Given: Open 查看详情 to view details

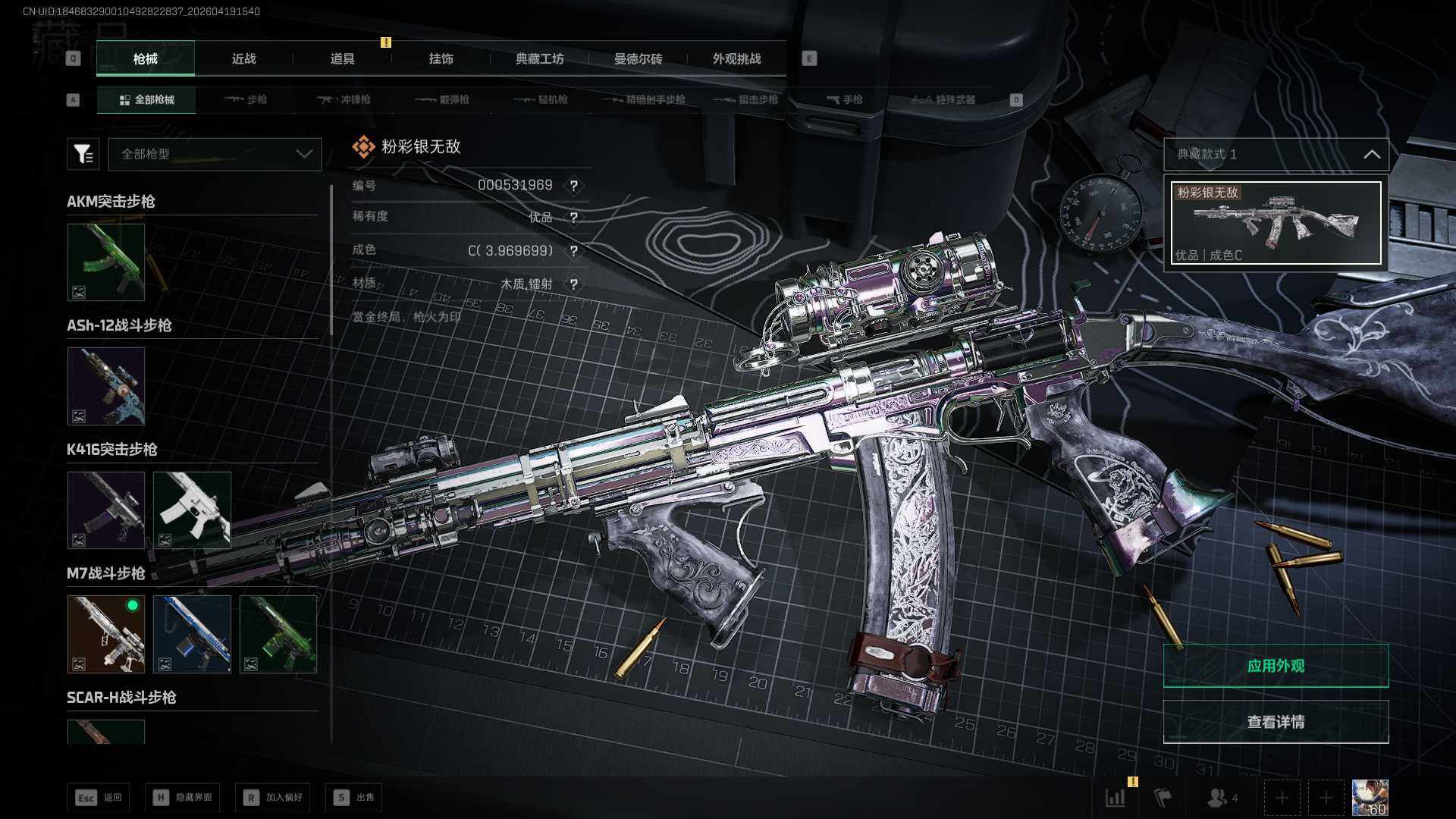Looking at the screenshot, I should click(x=1276, y=722).
